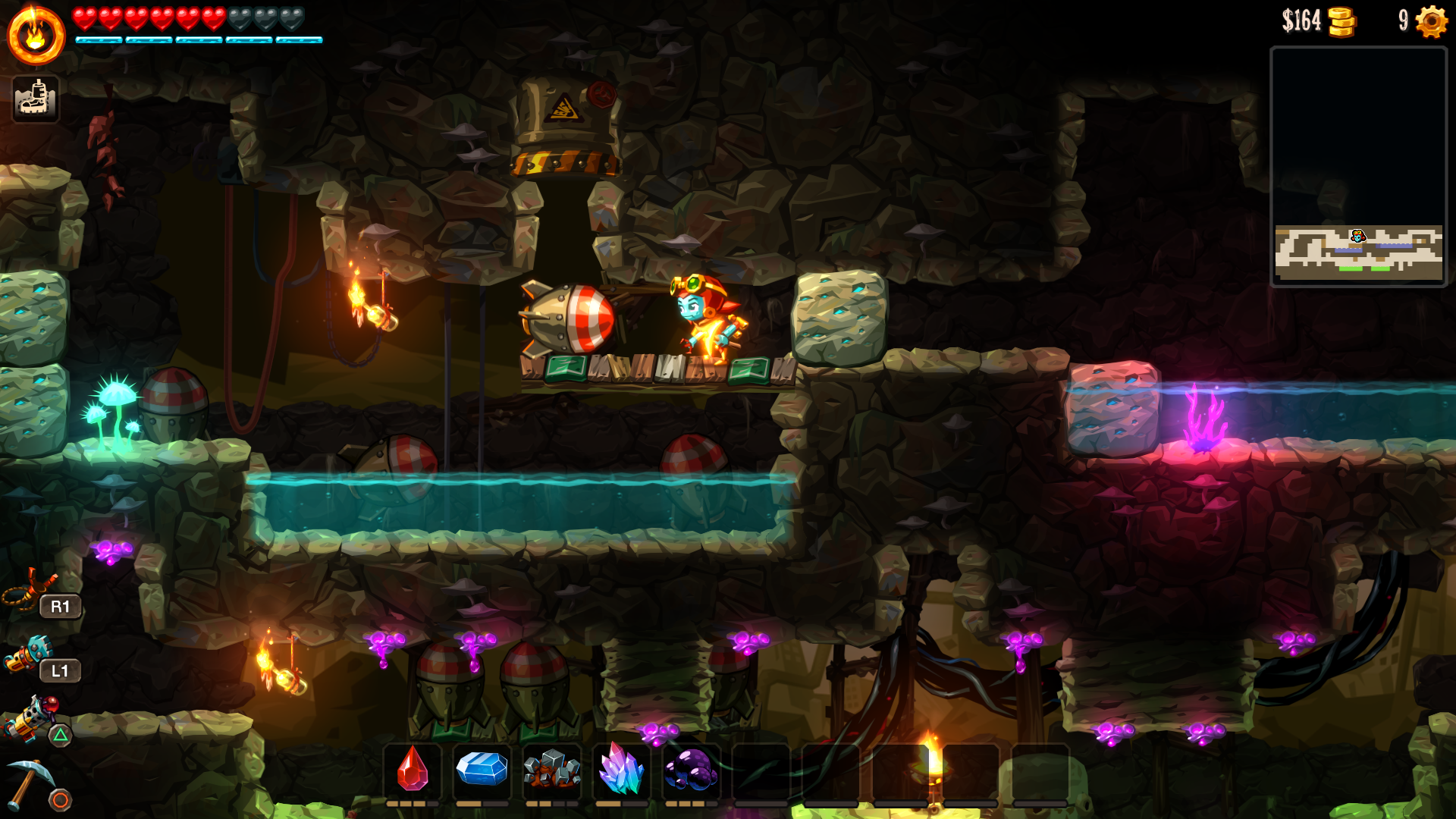This screenshot has height=819, width=1456.
Task: Select the red ruby gem slot
Action: pyautogui.click(x=413, y=770)
